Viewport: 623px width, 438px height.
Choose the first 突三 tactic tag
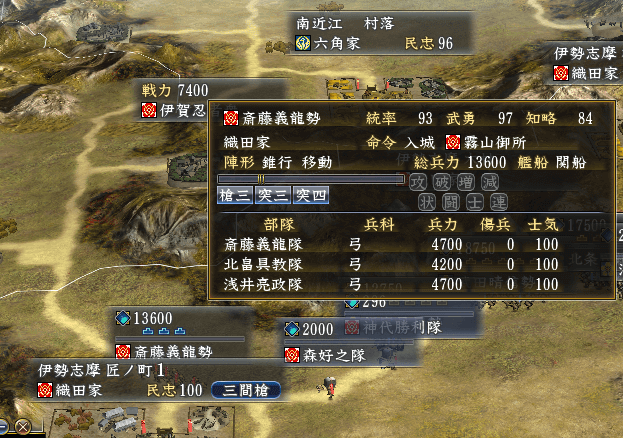click(x=272, y=195)
